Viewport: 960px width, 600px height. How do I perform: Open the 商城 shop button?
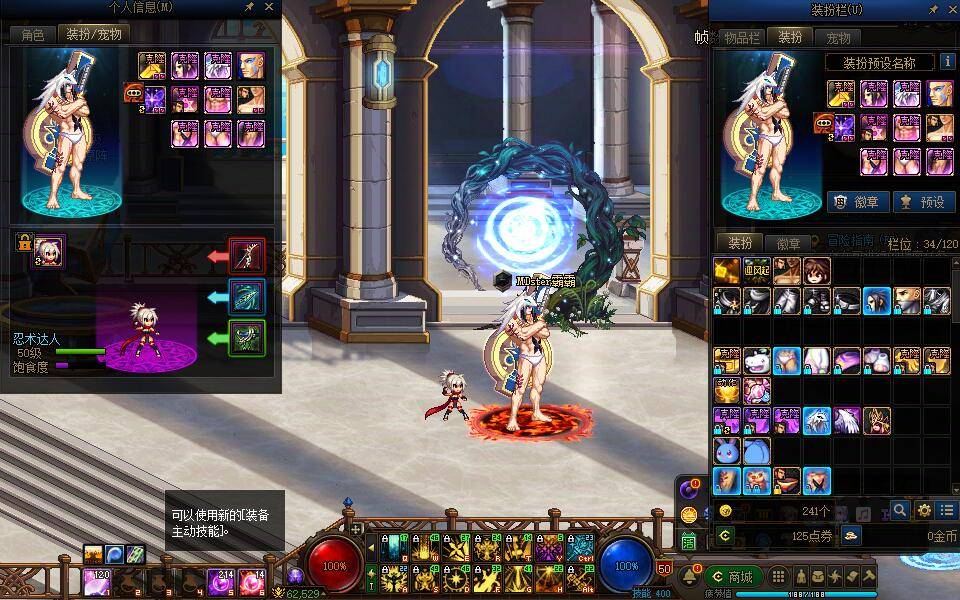click(732, 577)
